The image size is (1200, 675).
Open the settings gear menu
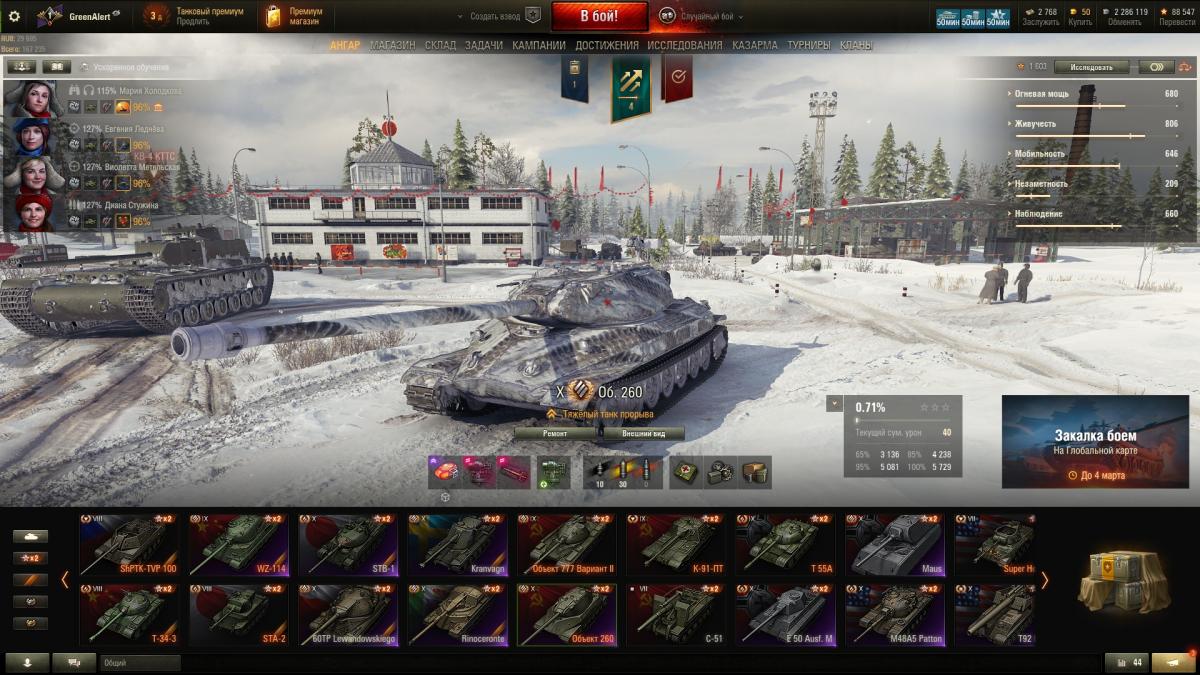[14, 16]
